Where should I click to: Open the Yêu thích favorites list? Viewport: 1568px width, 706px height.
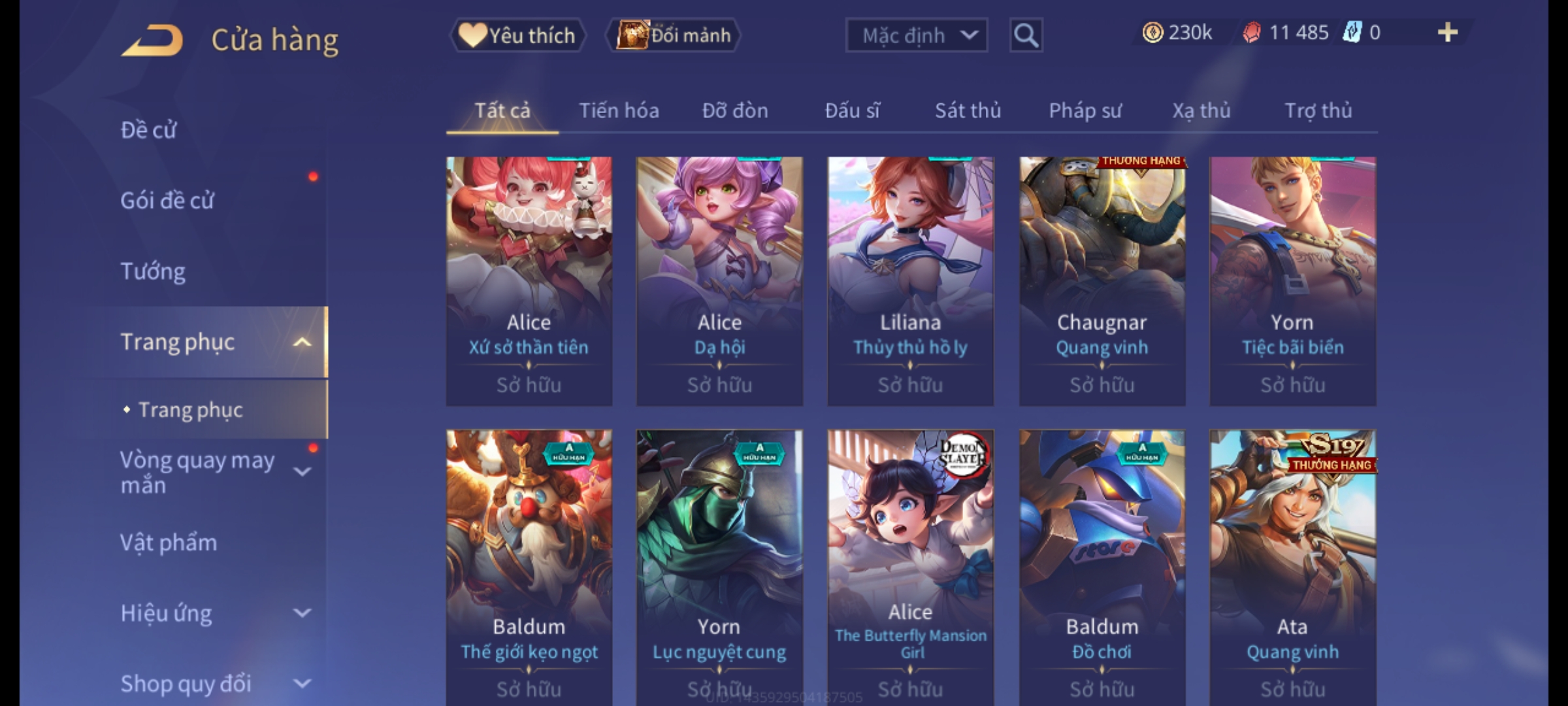[517, 35]
